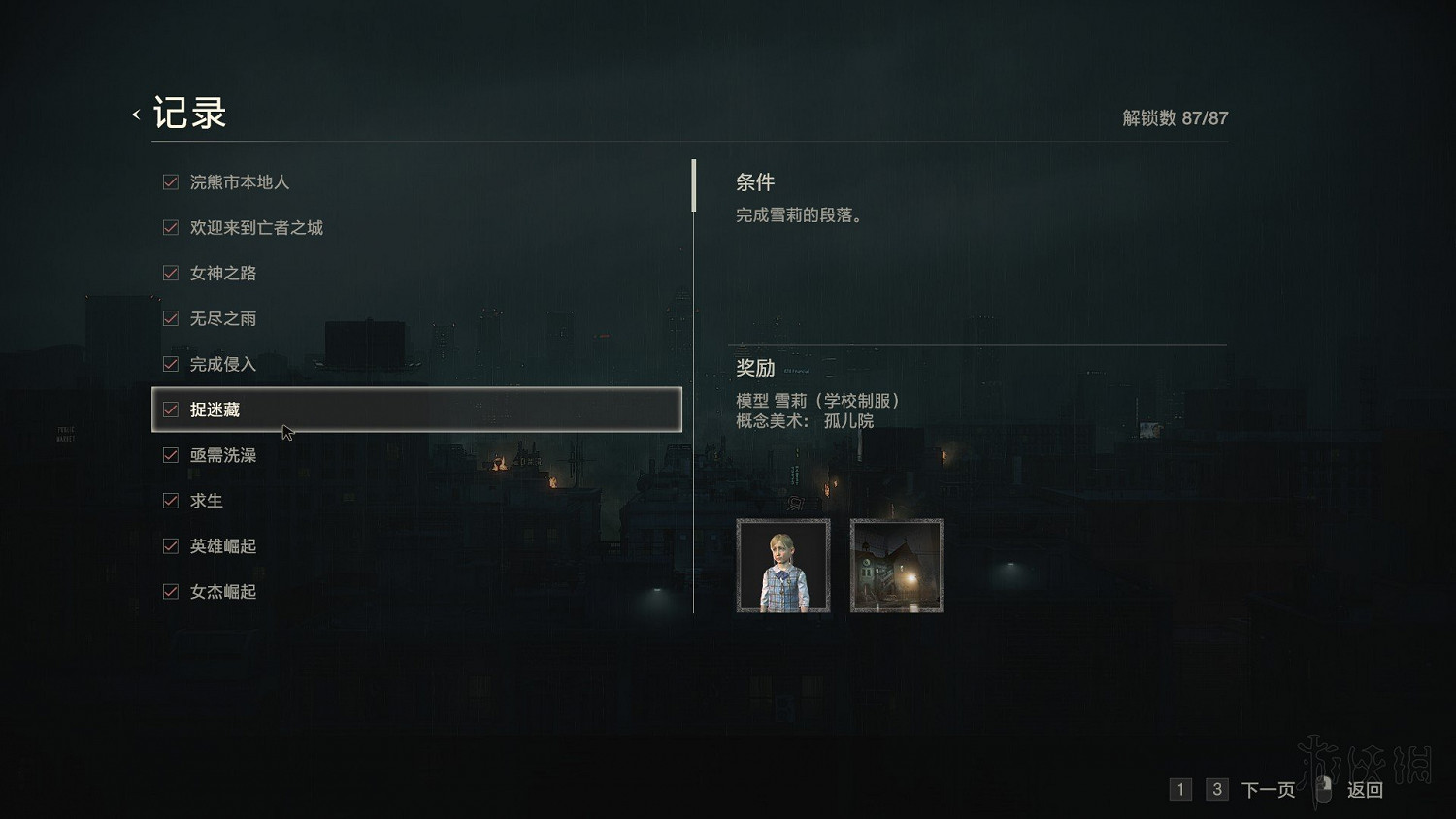1456x819 pixels.
Task: Click the checkmark icon on 完成侵入 record
Action: (x=170, y=364)
